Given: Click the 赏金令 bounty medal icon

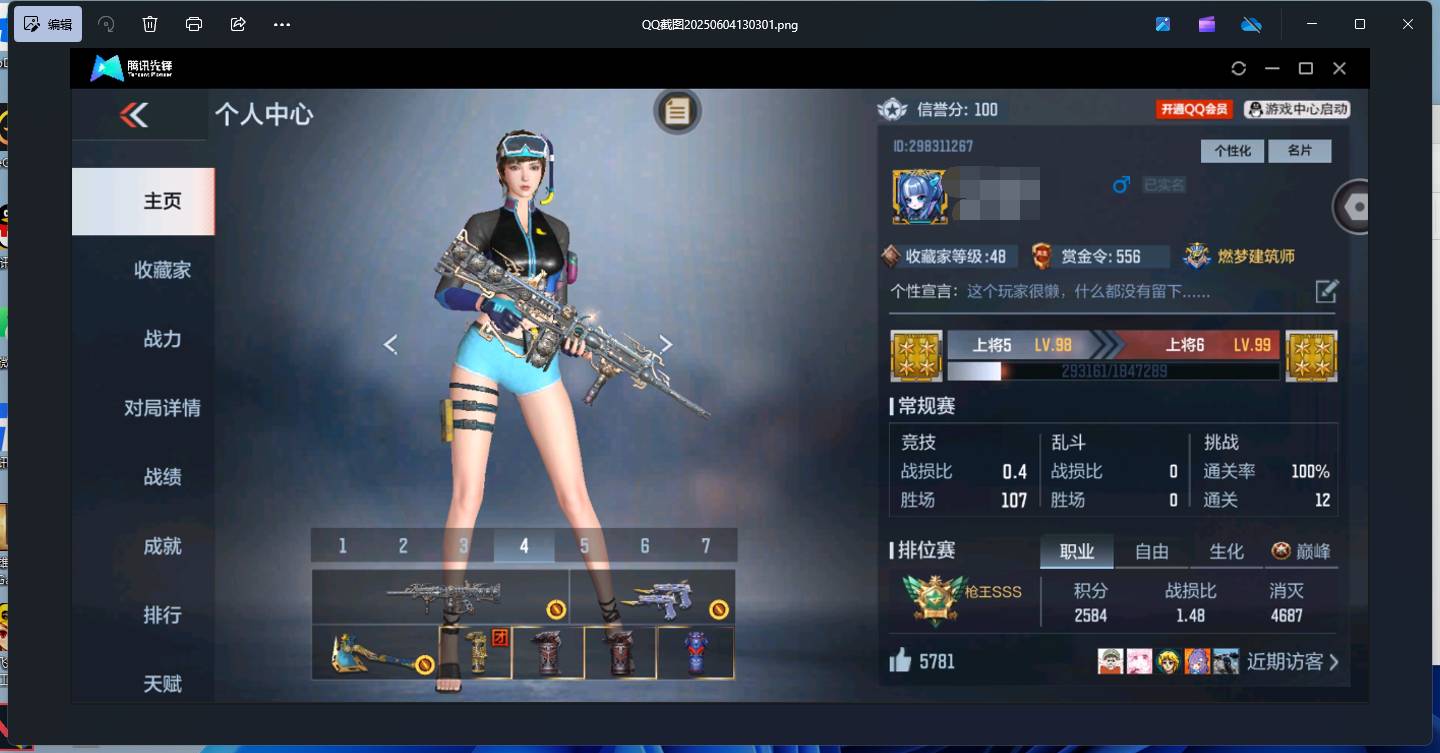Looking at the screenshot, I should click(1040, 256).
